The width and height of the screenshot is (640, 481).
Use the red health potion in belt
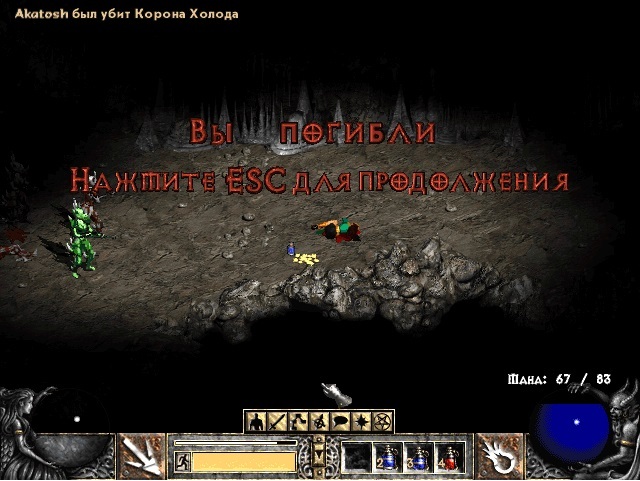click(x=450, y=457)
